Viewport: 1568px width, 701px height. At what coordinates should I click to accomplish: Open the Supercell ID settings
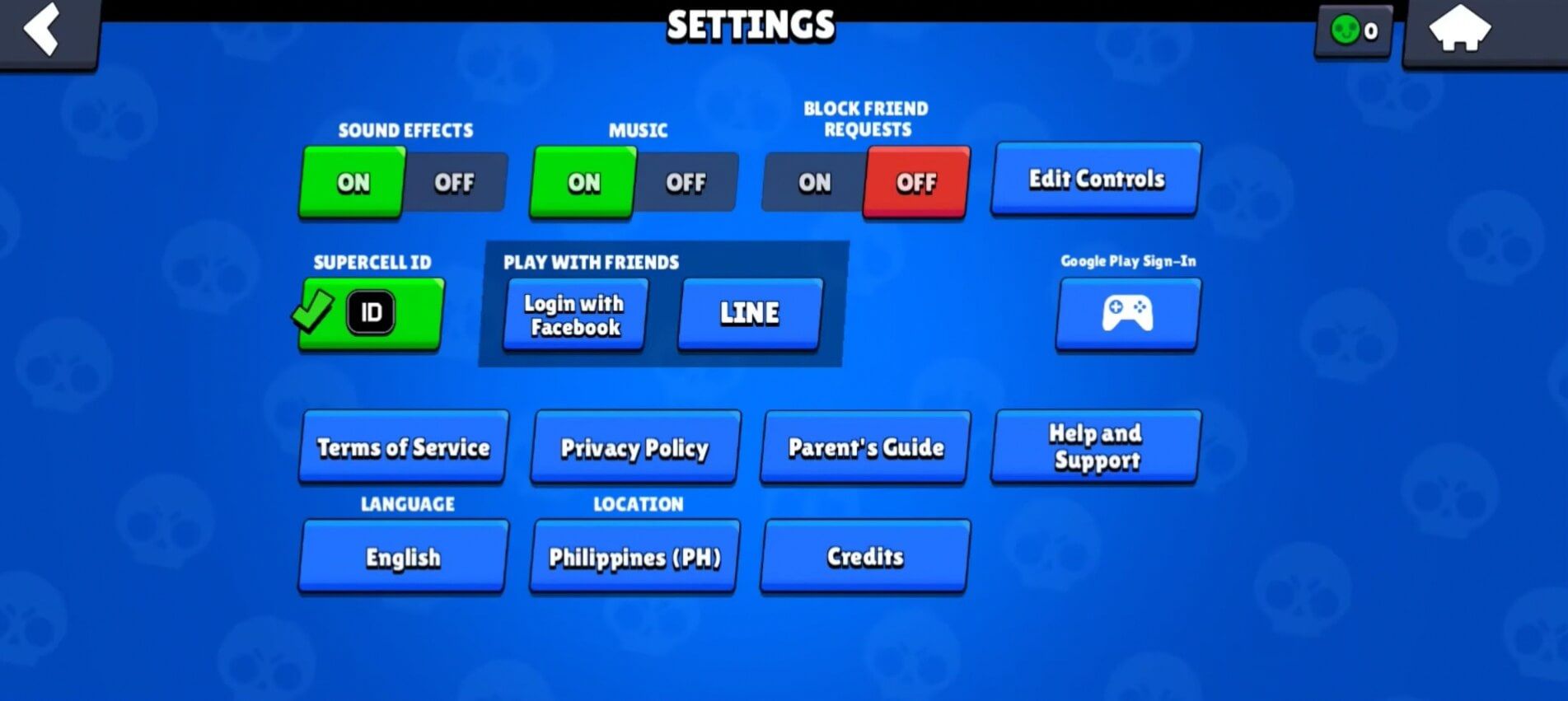(x=370, y=313)
